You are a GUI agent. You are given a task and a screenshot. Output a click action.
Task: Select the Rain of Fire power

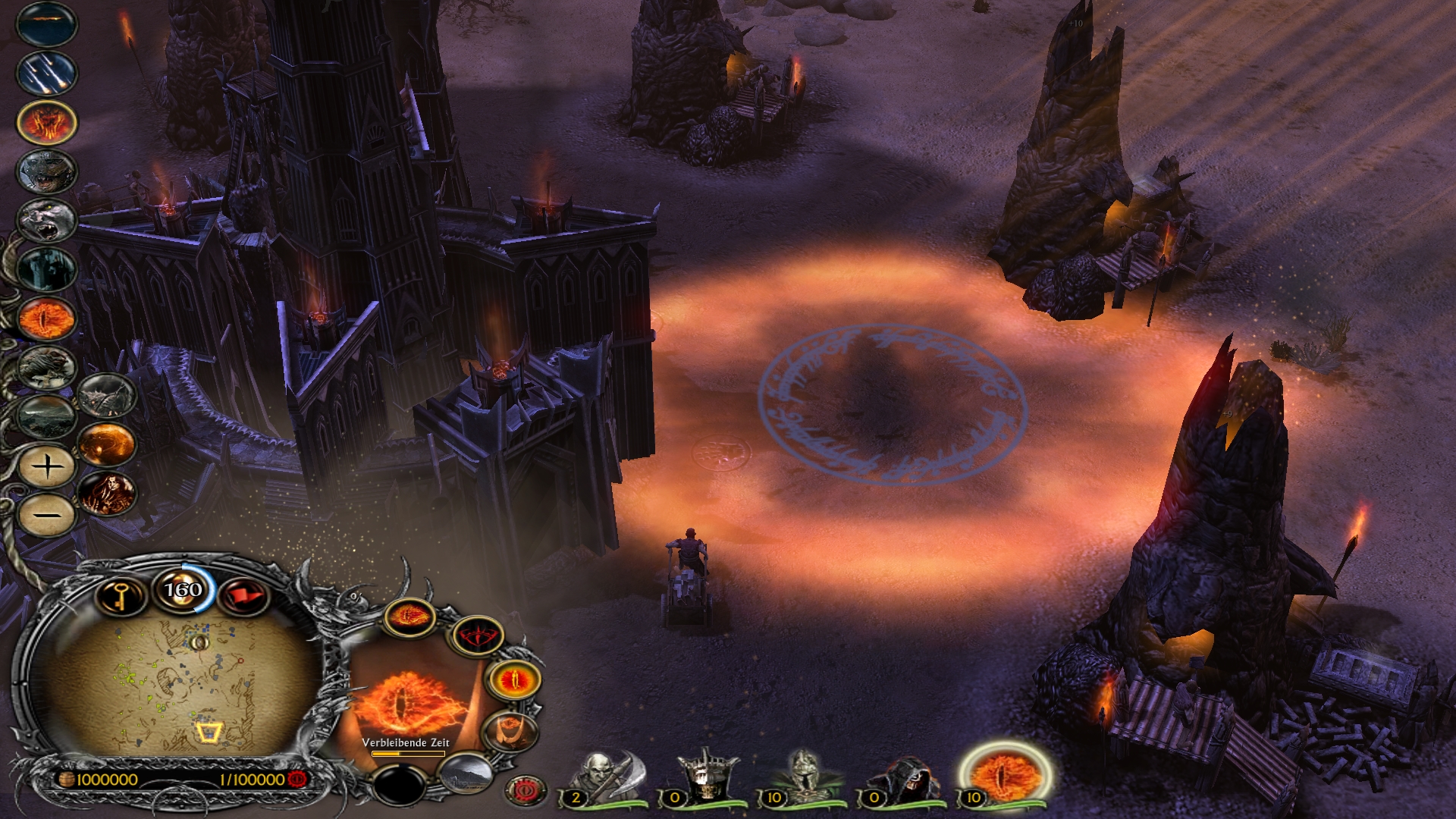click(47, 74)
